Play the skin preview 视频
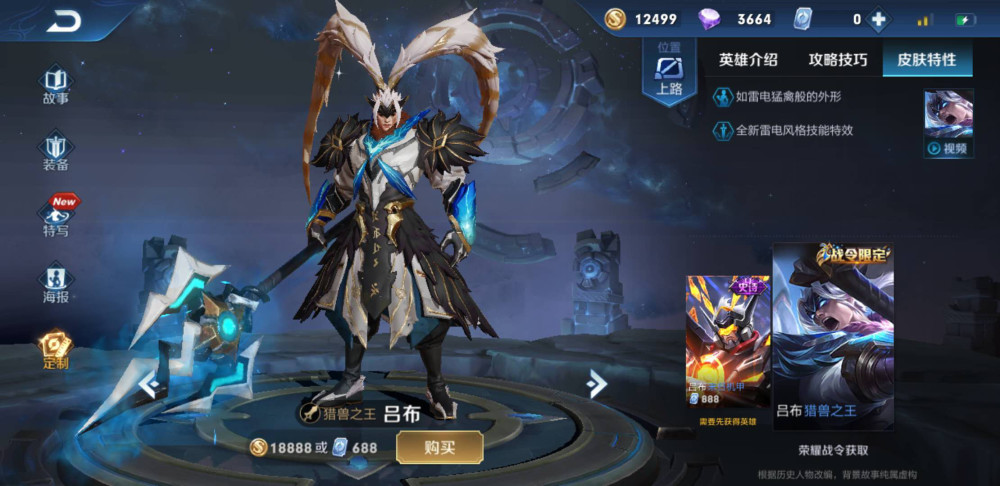 [948, 124]
